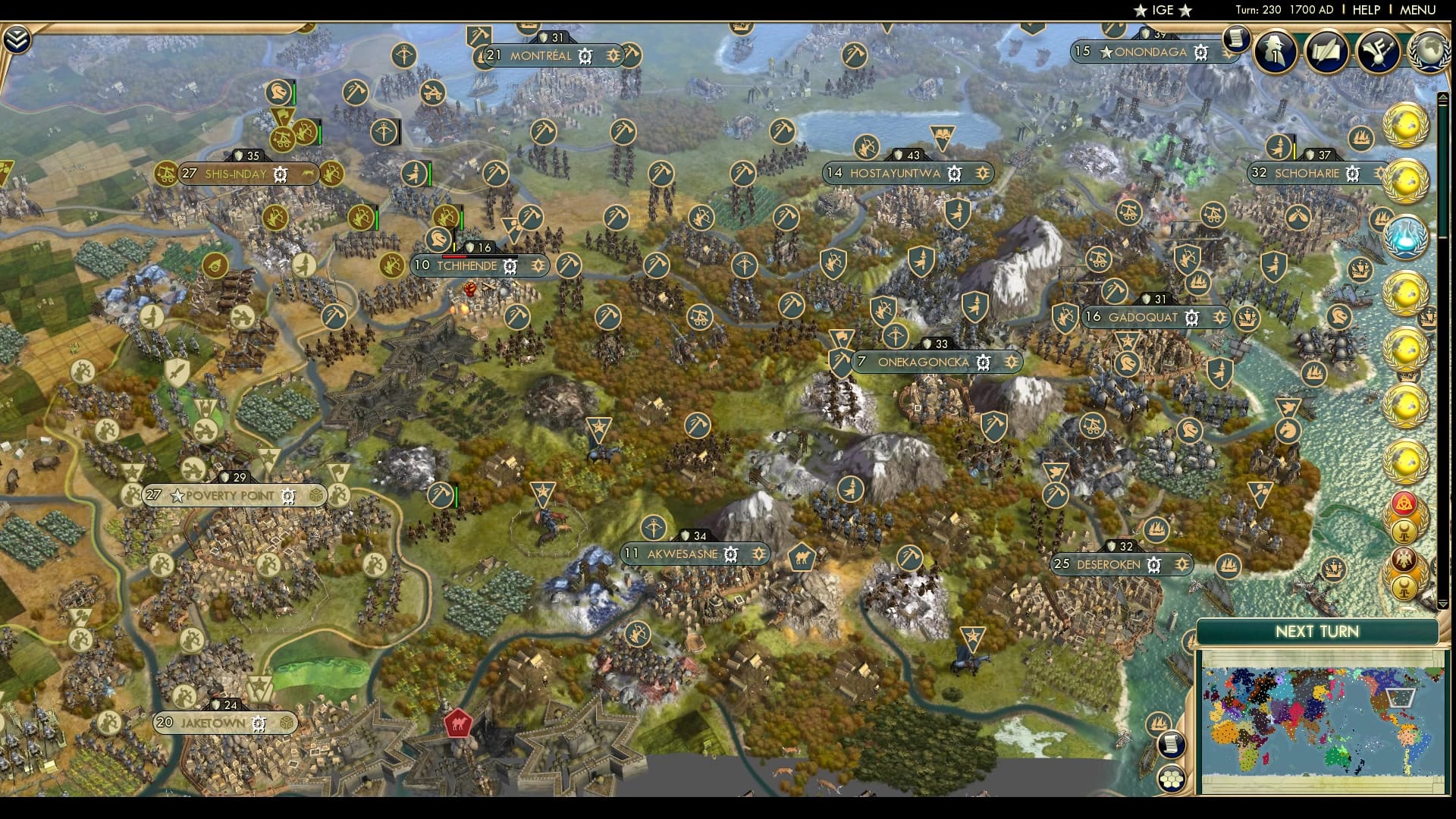Open the espionage overview spy icon
This screenshot has width=1456, height=819.
point(1275,52)
